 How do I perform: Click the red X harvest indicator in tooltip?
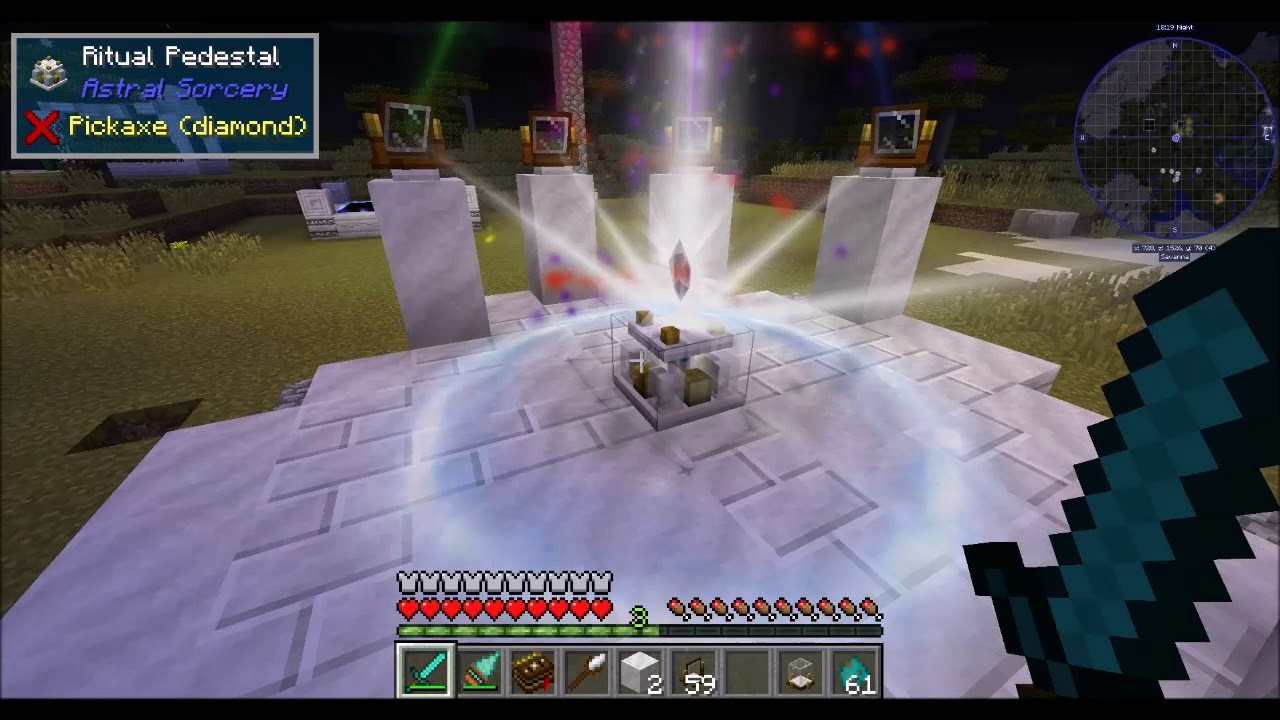click(x=40, y=124)
